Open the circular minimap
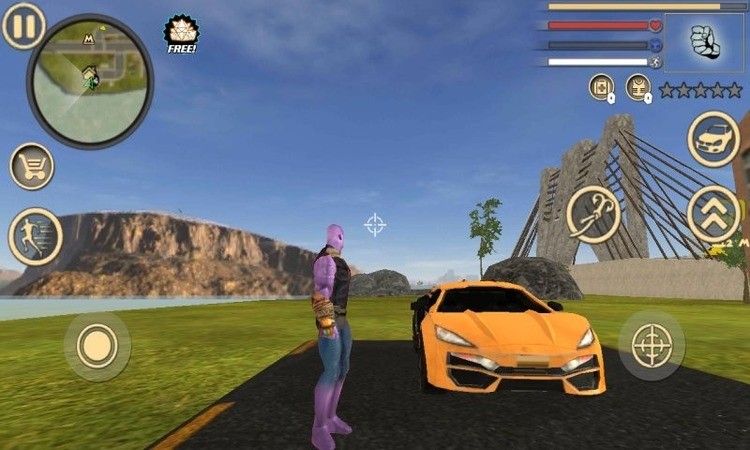The height and width of the screenshot is (450, 750). [x=90, y=81]
